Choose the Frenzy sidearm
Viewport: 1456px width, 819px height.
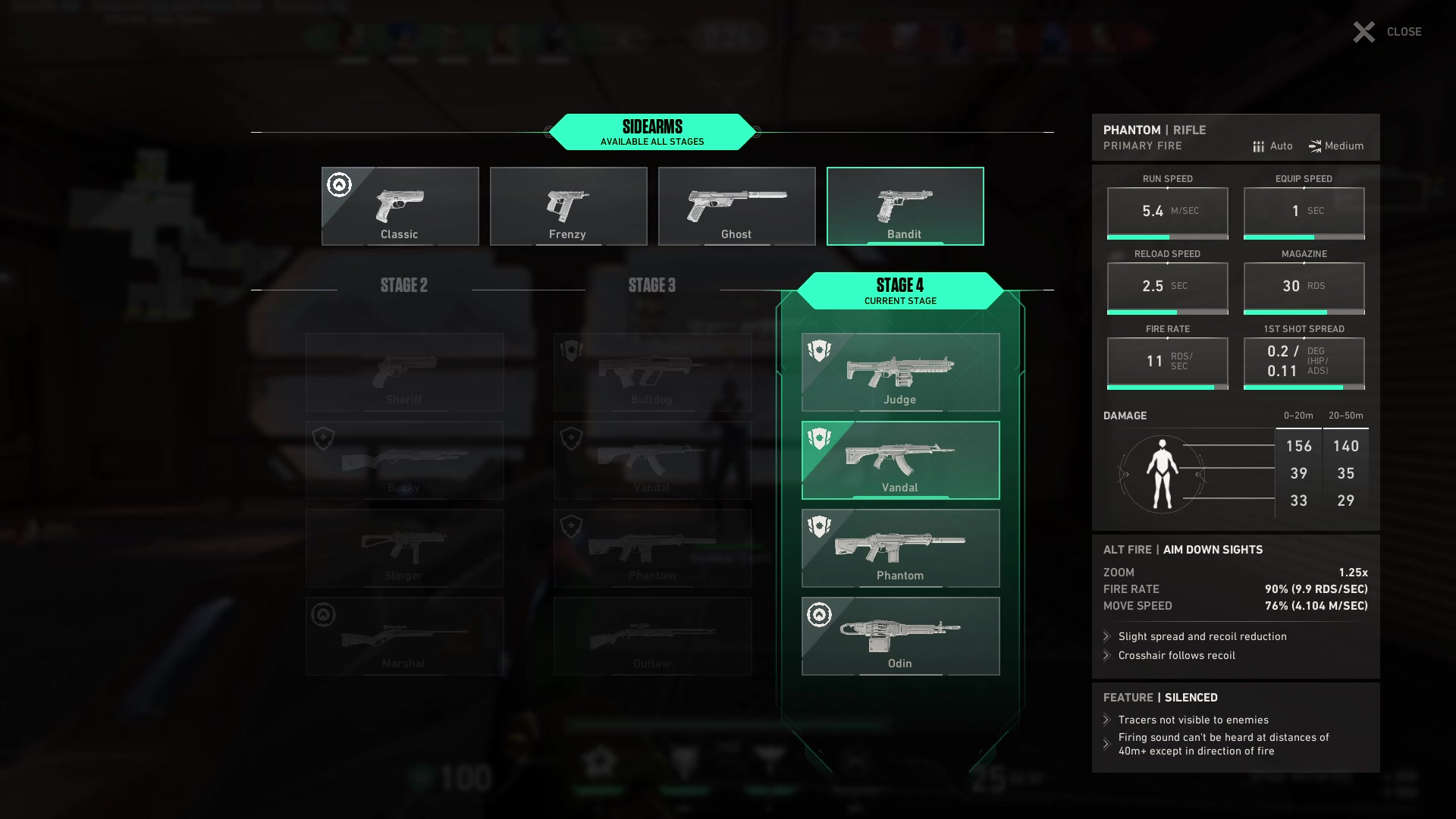pos(568,206)
